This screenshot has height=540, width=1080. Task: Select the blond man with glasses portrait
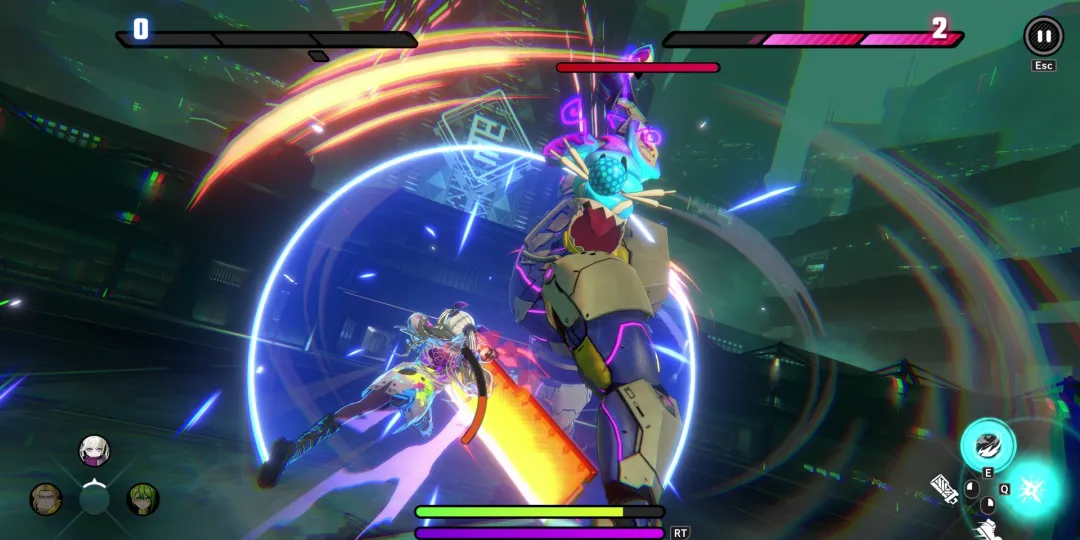point(46,498)
